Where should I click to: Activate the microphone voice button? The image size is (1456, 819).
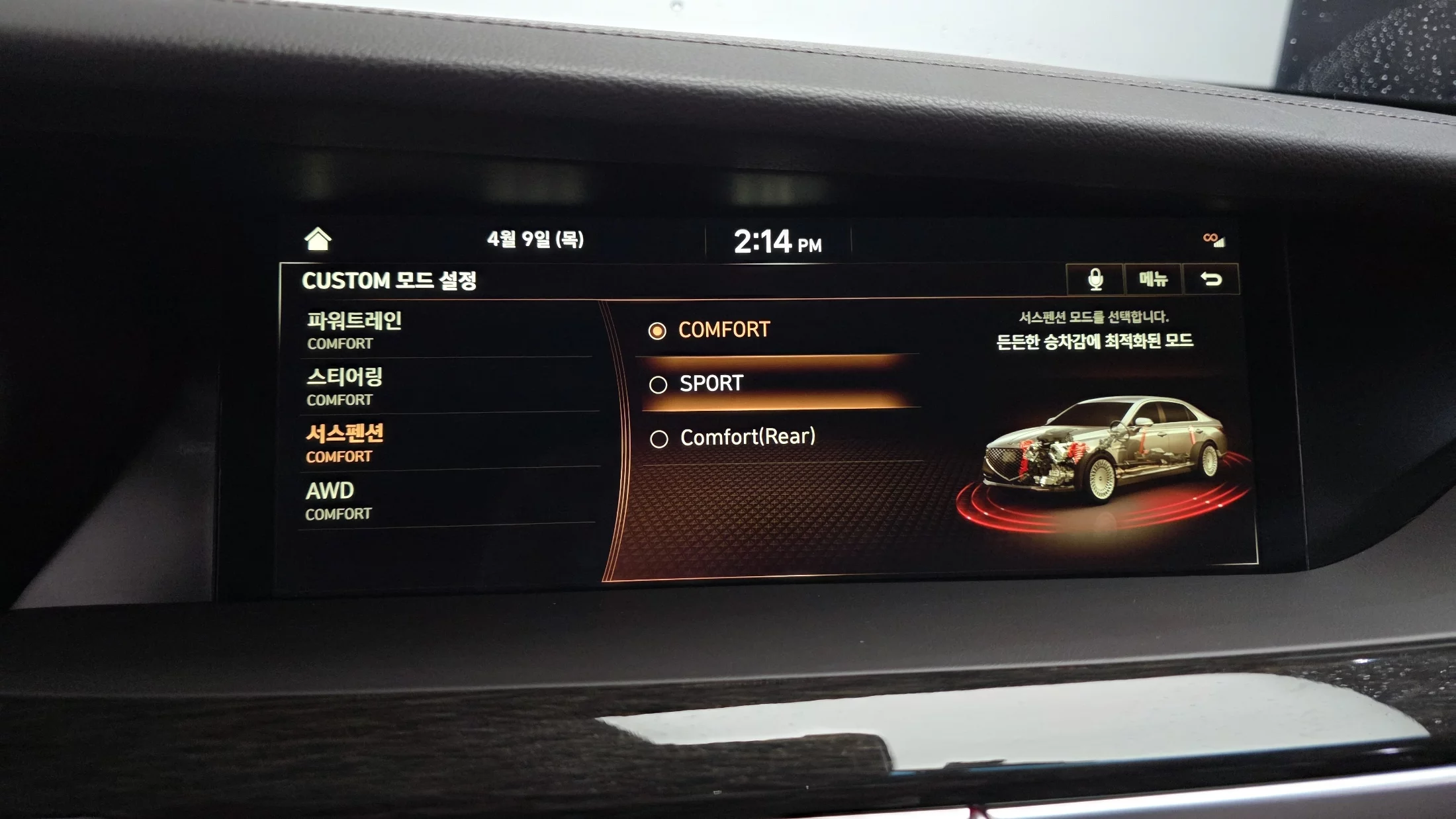point(1095,279)
